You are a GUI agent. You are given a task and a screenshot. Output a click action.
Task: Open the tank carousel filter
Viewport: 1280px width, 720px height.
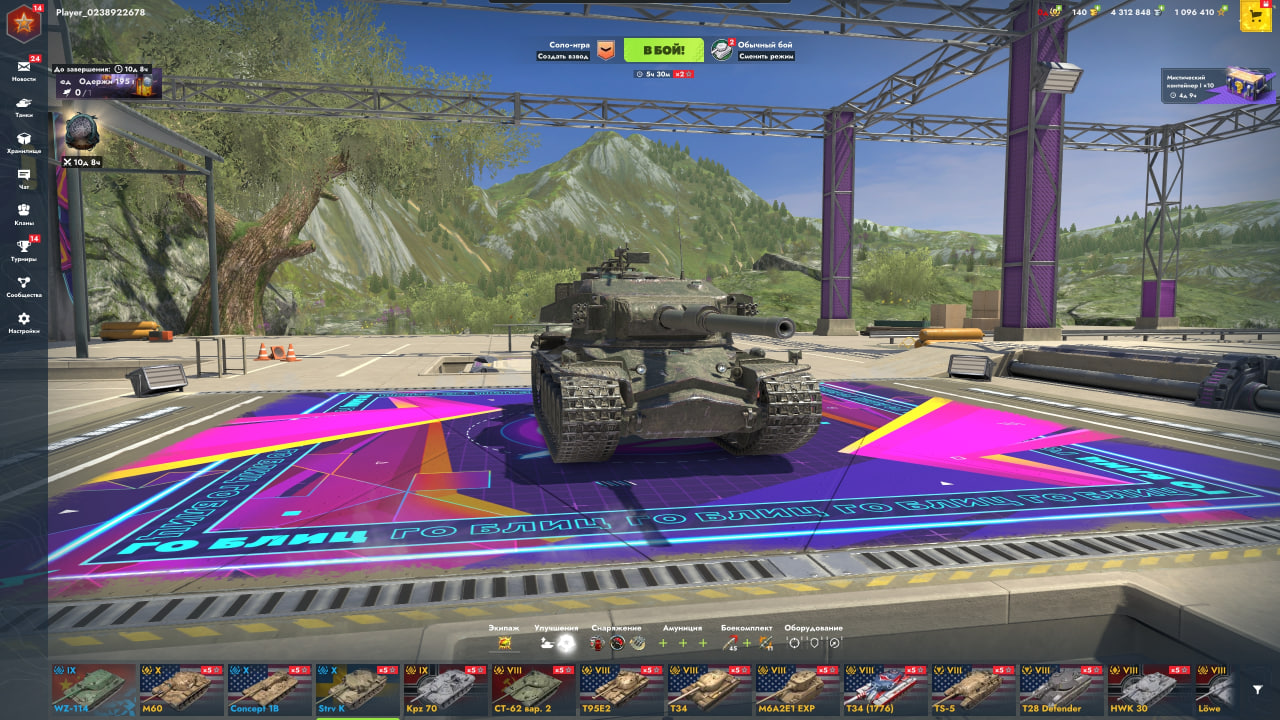pos(1258,689)
